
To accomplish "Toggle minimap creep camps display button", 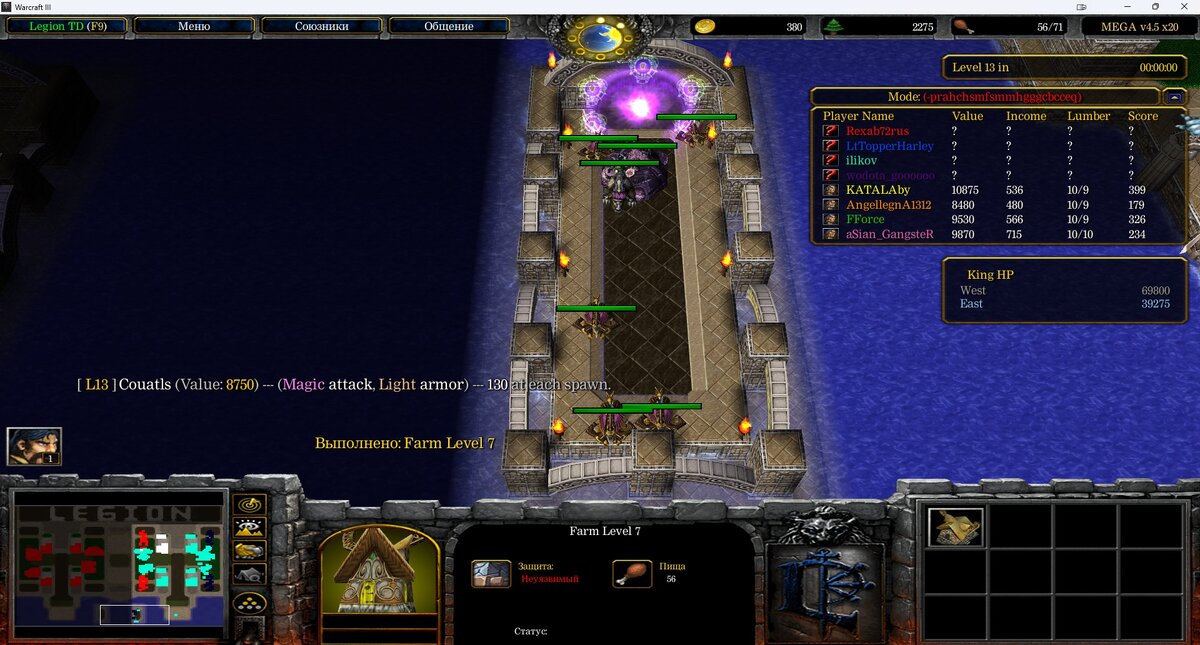I will [x=249, y=574].
